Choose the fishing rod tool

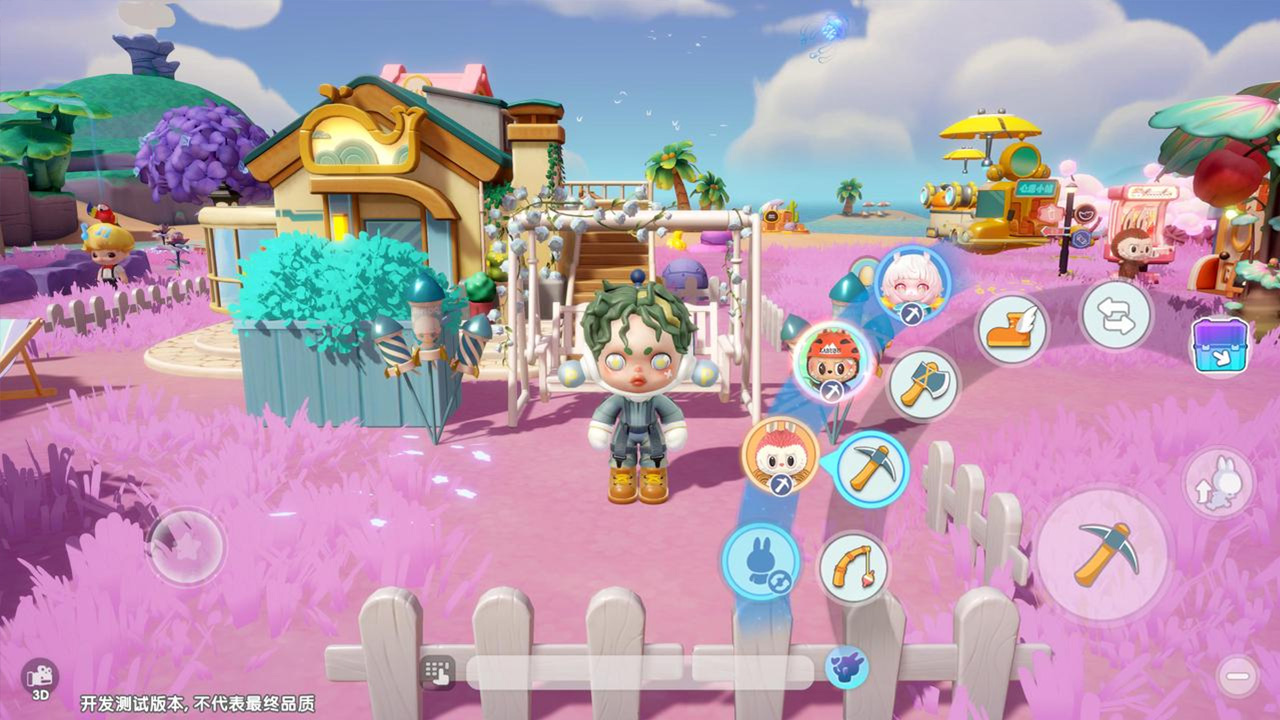coord(853,568)
